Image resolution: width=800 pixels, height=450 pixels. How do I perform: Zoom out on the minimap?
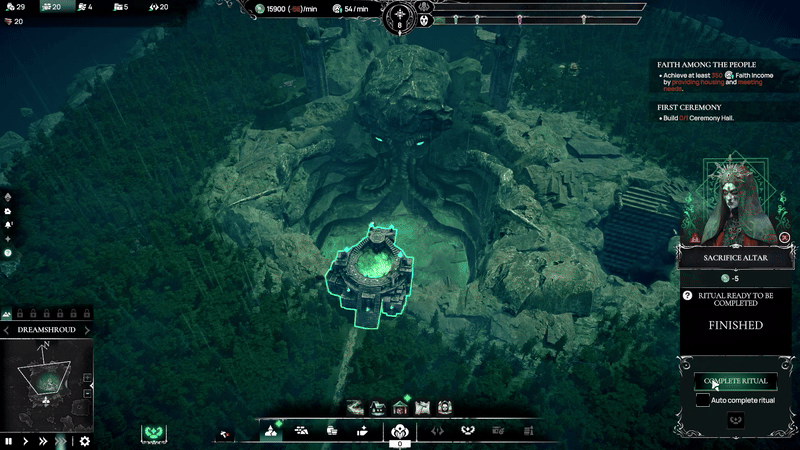(87, 393)
